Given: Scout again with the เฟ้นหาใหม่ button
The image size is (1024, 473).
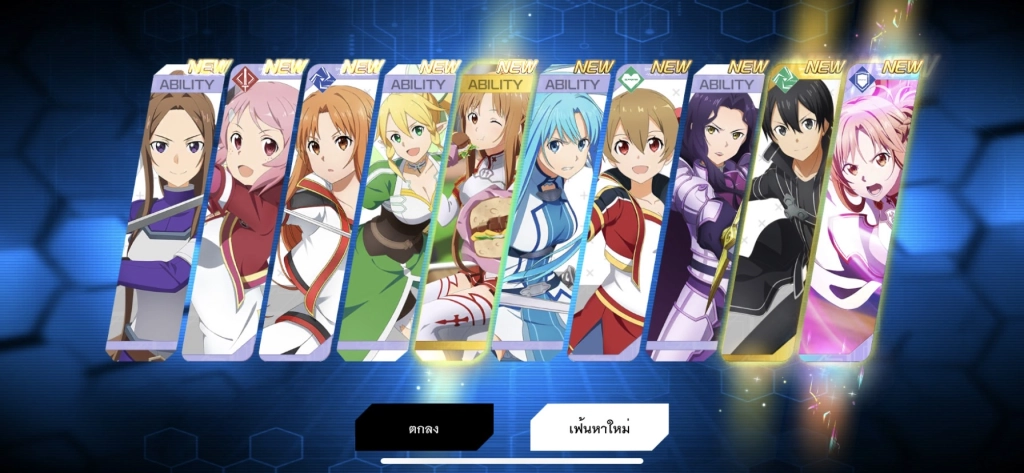Looking at the screenshot, I should [599, 428].
